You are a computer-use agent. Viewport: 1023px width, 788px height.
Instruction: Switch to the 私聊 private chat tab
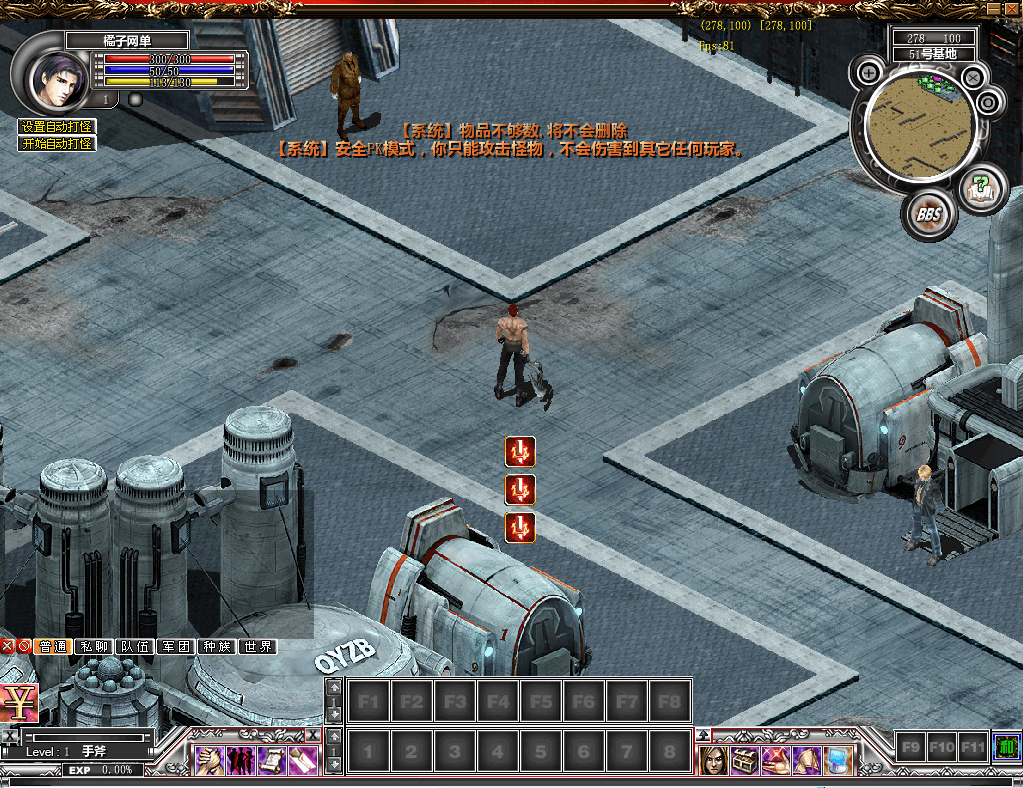[94, 647]
